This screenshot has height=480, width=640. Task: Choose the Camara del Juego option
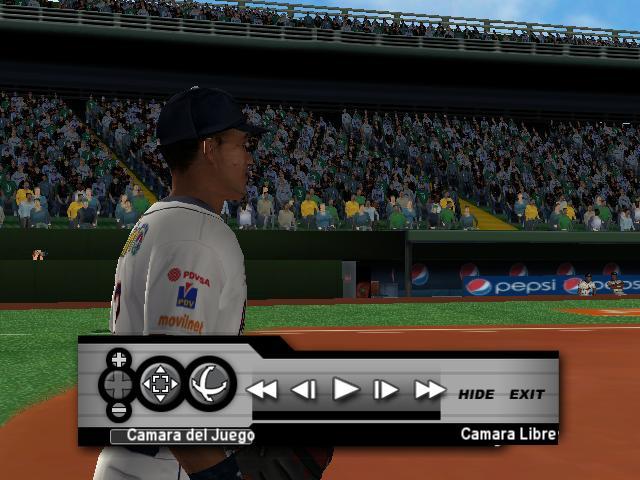tap(183, 435)
